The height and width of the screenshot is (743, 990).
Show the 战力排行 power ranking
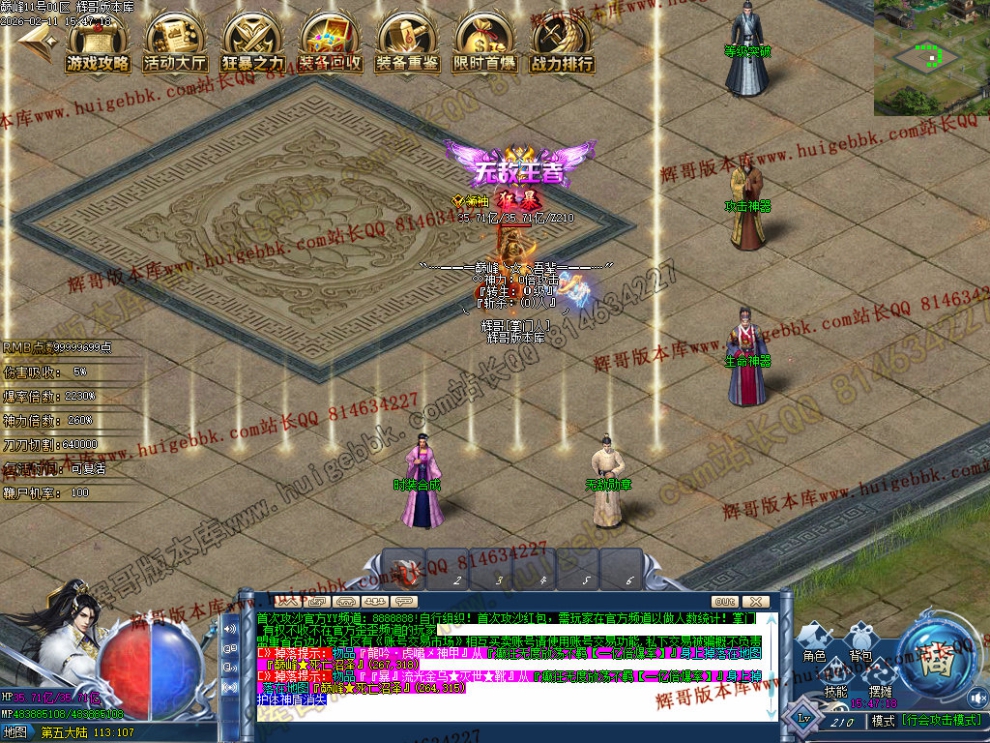coord(561,45)
